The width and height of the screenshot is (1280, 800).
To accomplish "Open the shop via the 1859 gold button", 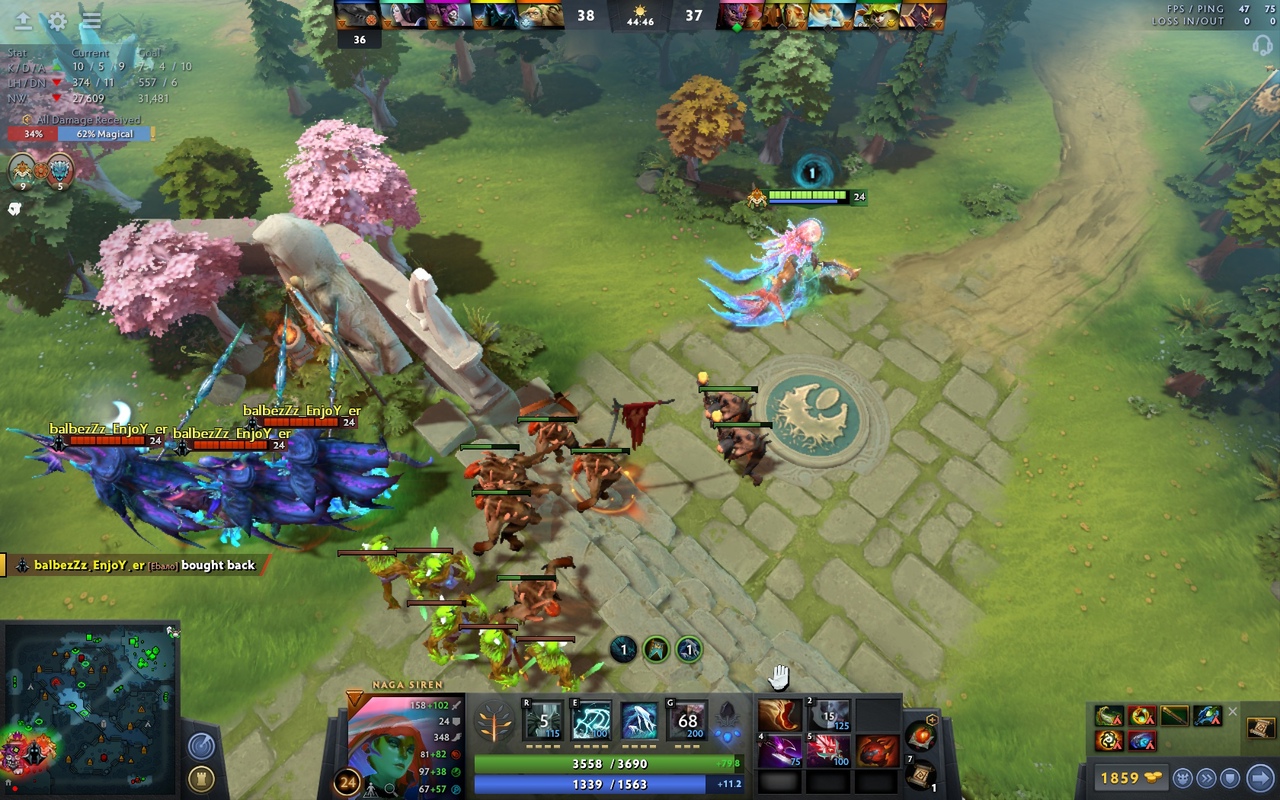I will 1131,777.
